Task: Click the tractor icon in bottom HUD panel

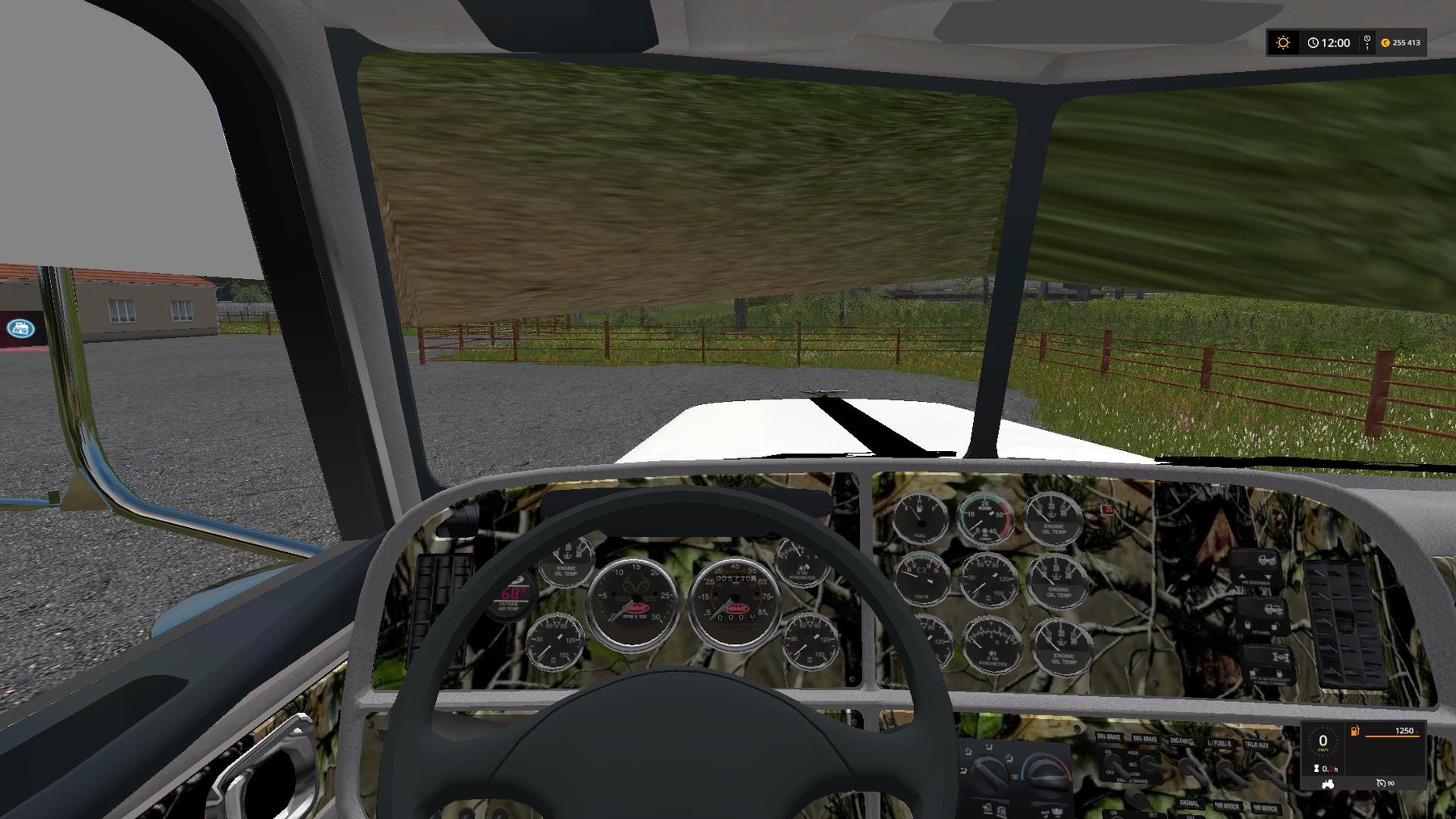Action: click(1327, 785)
